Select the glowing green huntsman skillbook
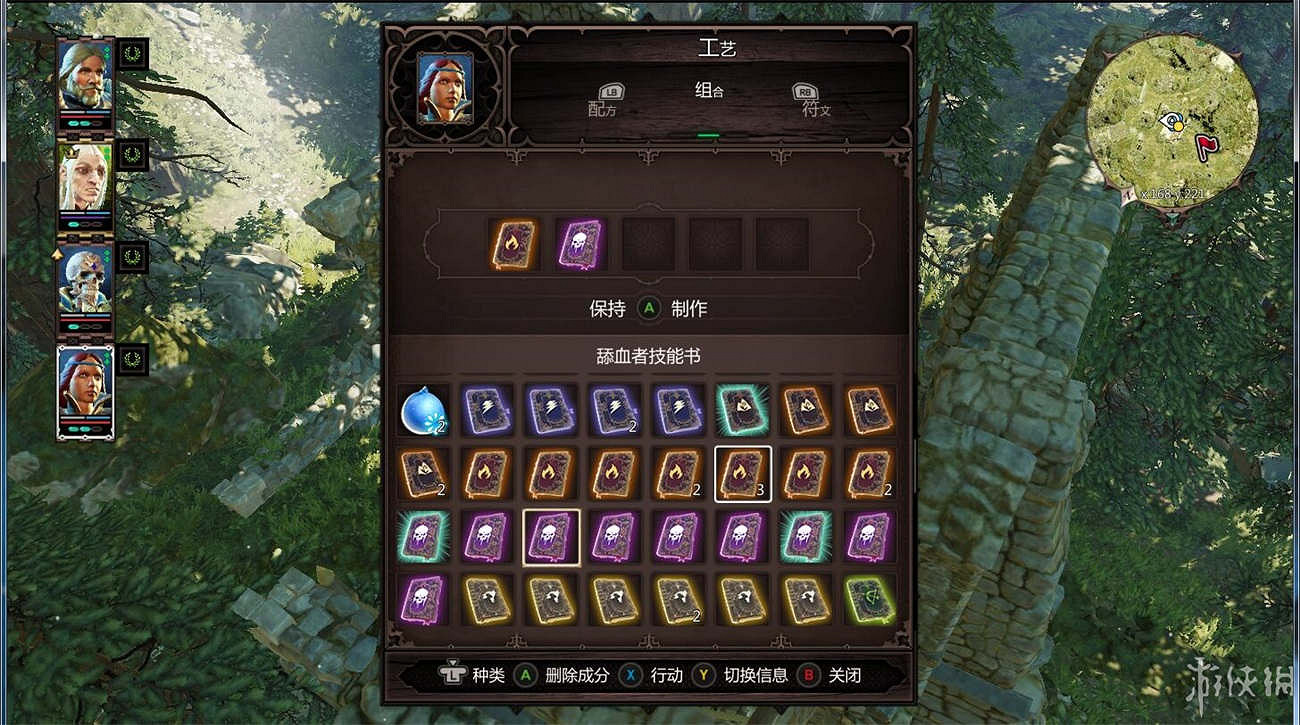 [742, 409]
